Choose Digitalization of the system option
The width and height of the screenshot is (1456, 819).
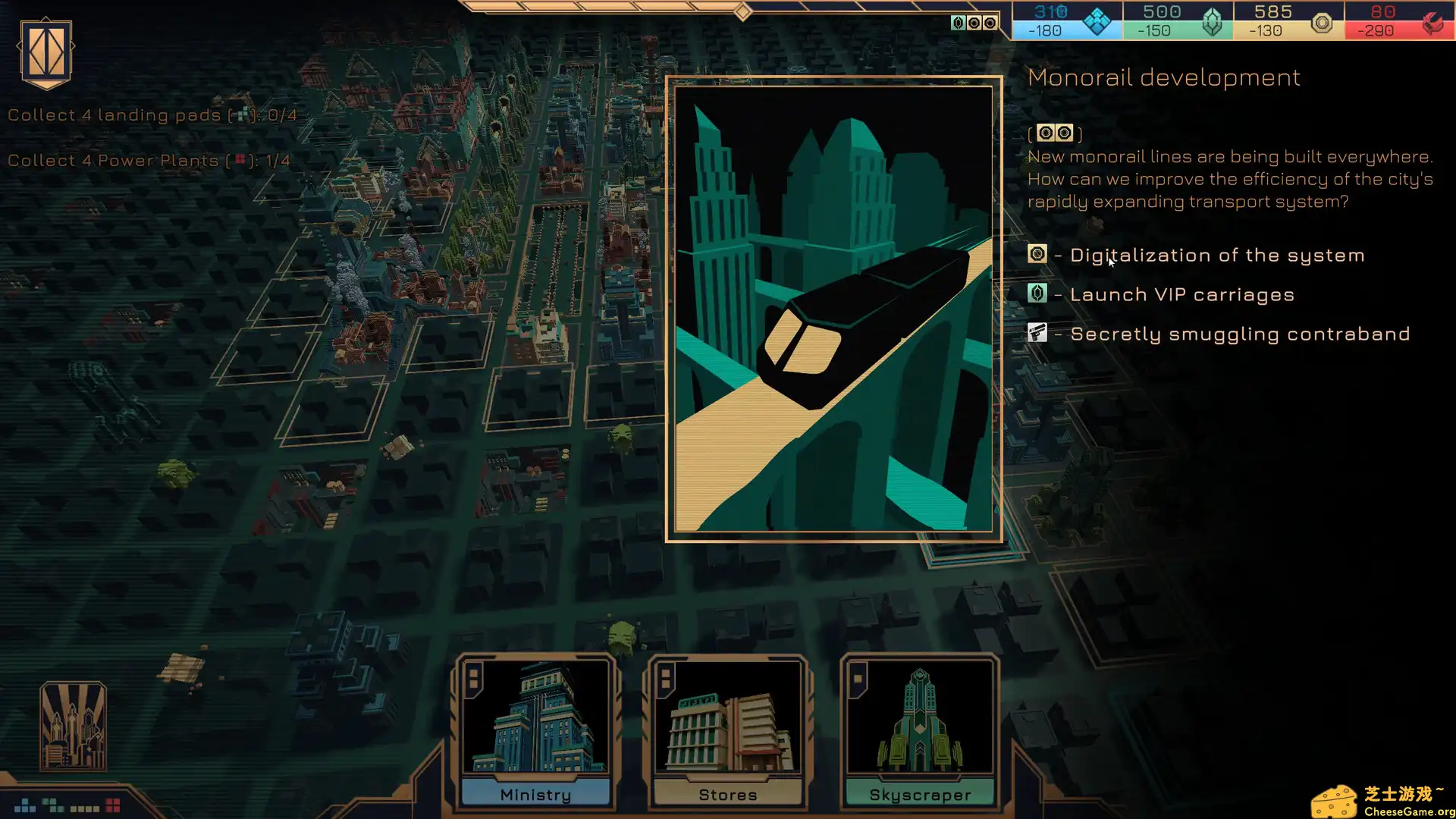click(1216, 256)
